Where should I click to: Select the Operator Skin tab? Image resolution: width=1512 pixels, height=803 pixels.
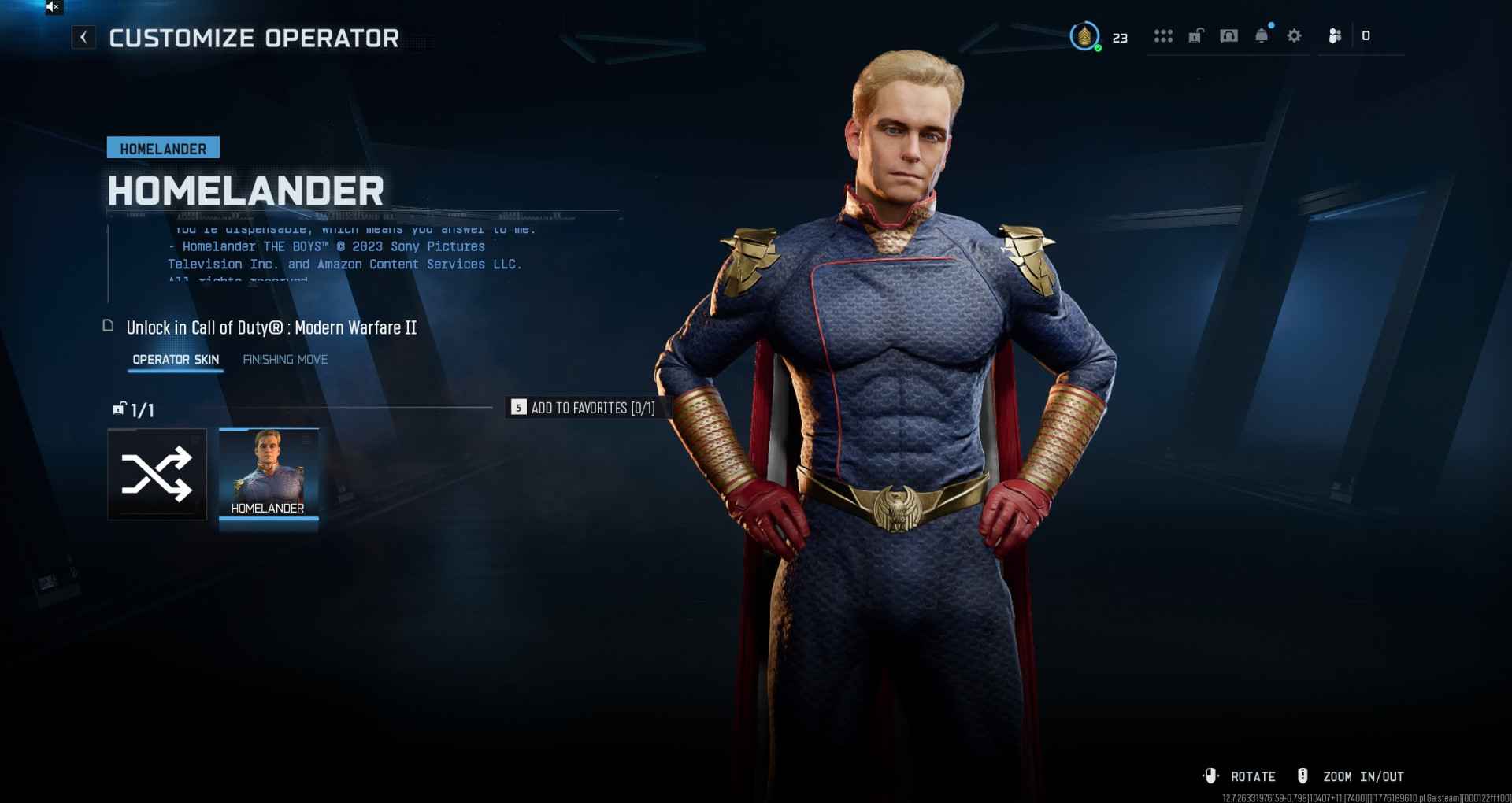176,360
